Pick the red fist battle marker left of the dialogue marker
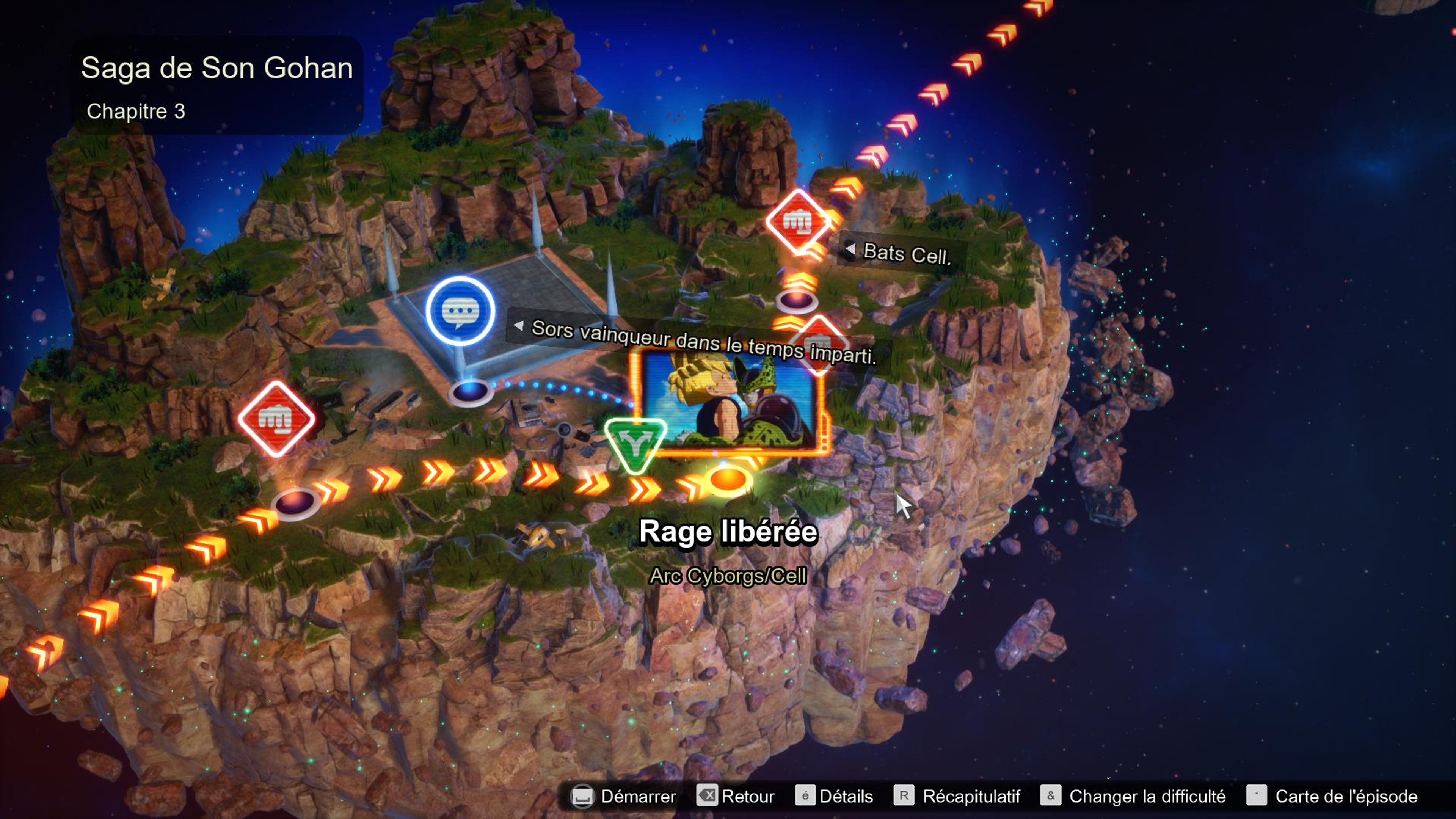The height and width of the screenshot is (819, 1456). tap(276, 418)
